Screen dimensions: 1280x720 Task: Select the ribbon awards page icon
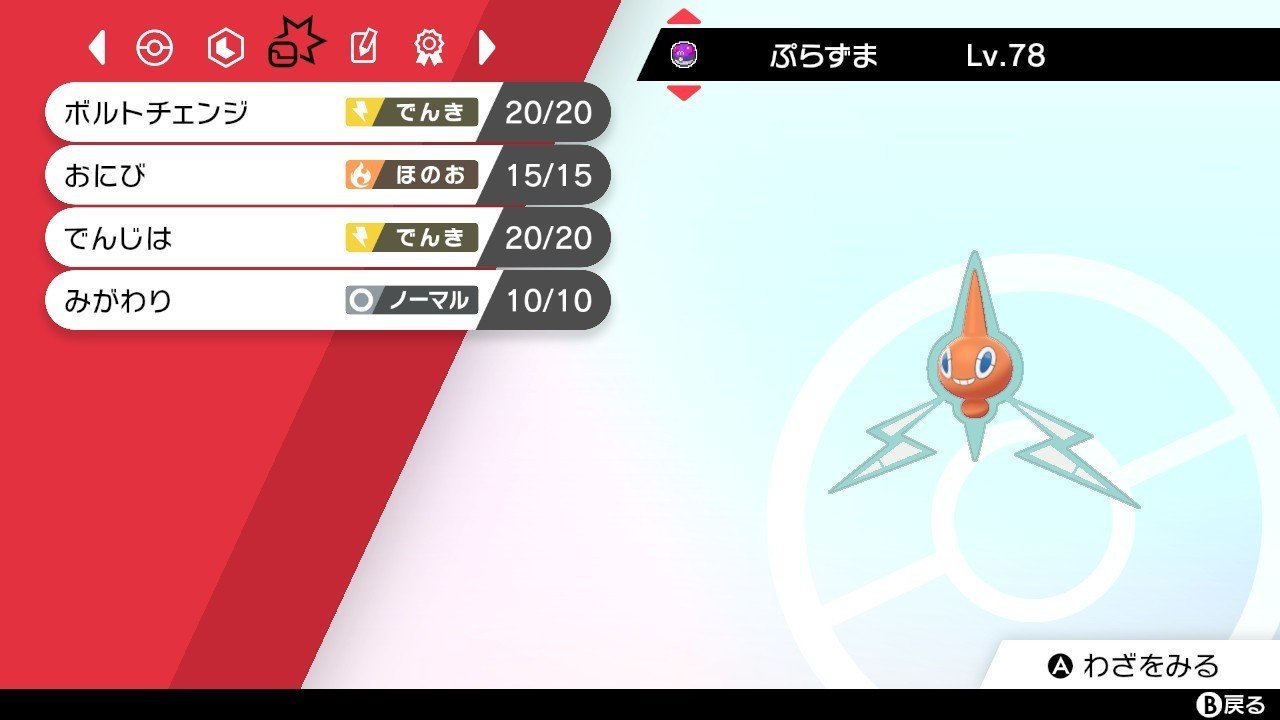point(428,46)
